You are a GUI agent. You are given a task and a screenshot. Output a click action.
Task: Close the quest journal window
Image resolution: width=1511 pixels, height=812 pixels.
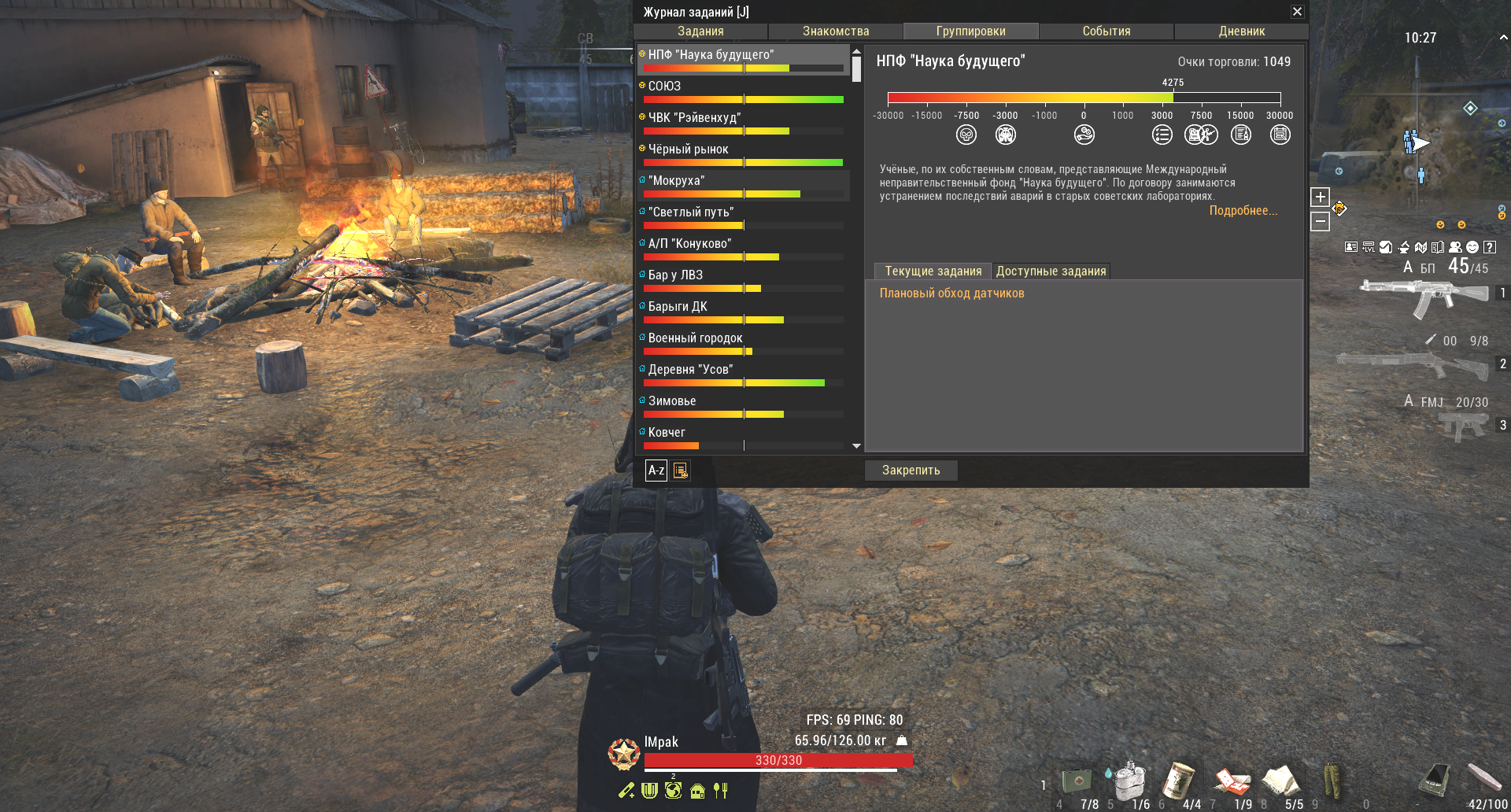[1297, 12]
